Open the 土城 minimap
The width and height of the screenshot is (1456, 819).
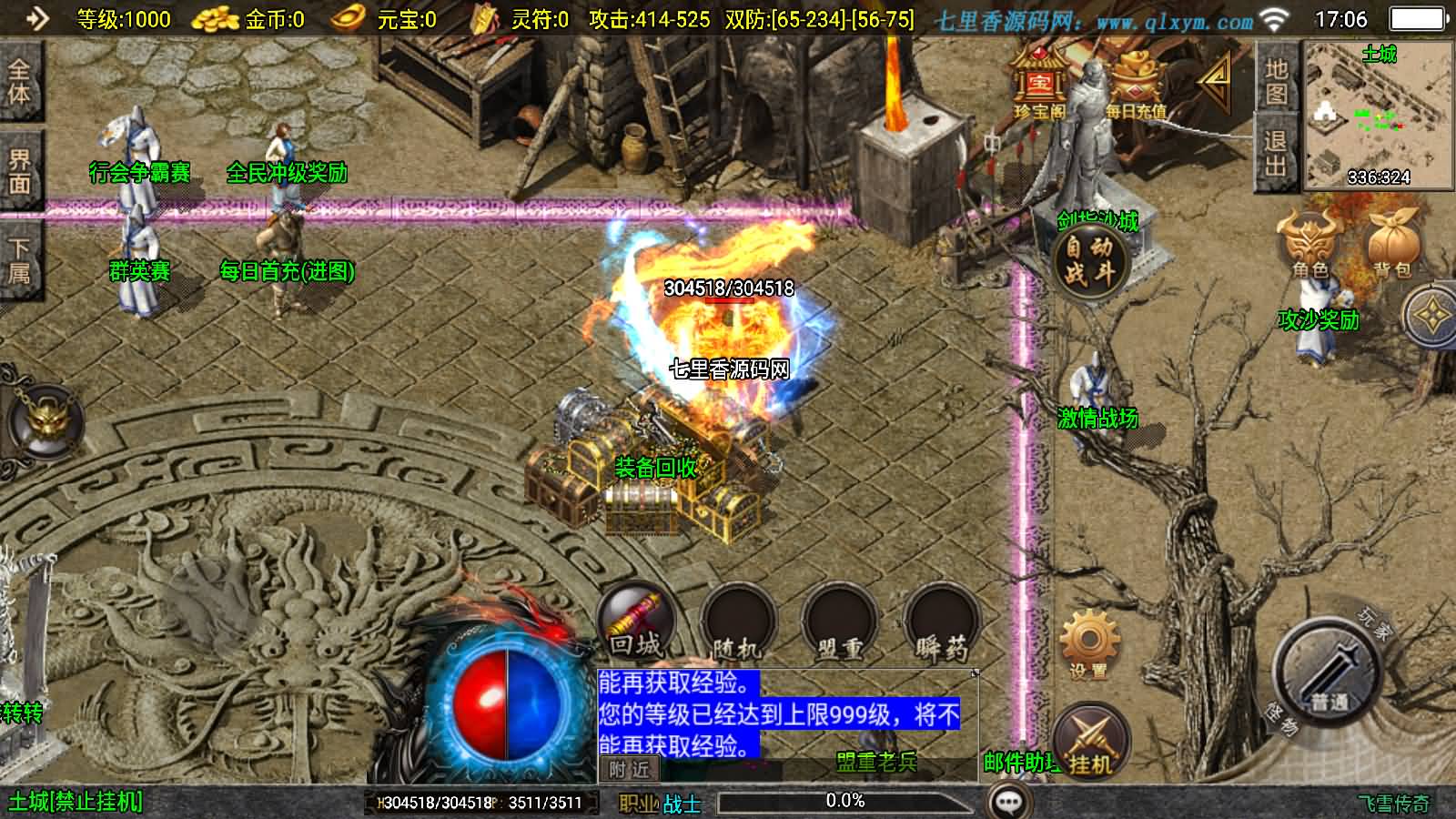(x=1379, y=116)
